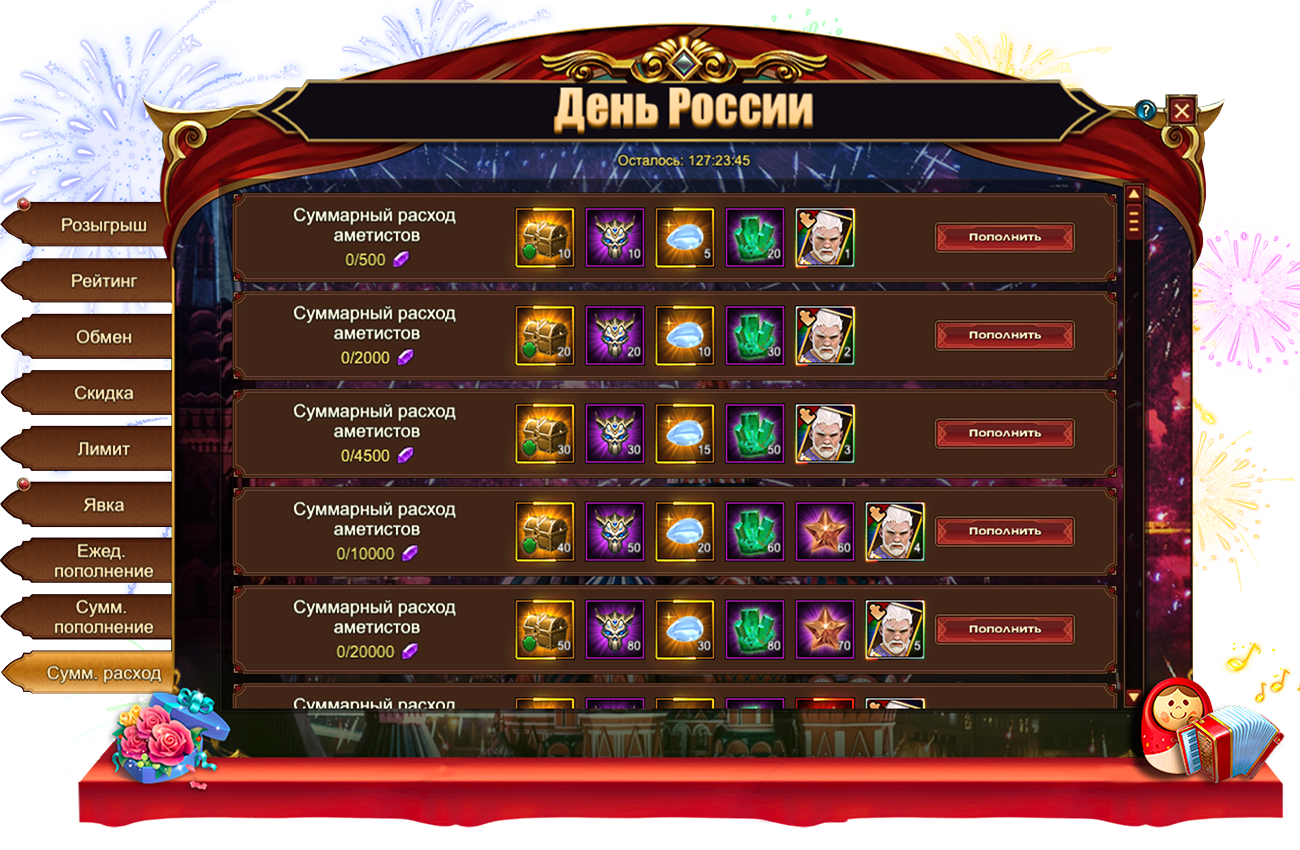1300x850 pixels.
Task: Open the help question mark button
Action: (1146, 110)
